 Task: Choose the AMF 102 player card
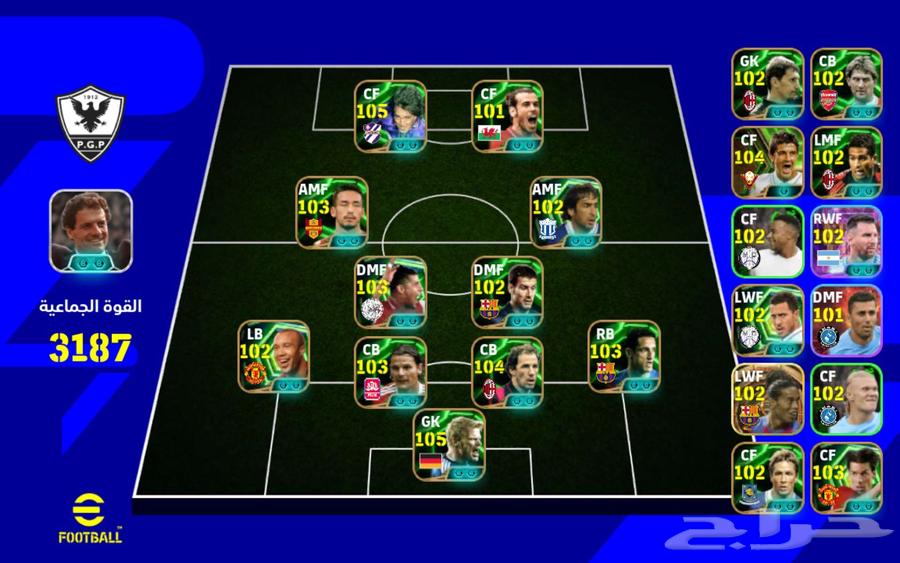click(x=565, y=212)
